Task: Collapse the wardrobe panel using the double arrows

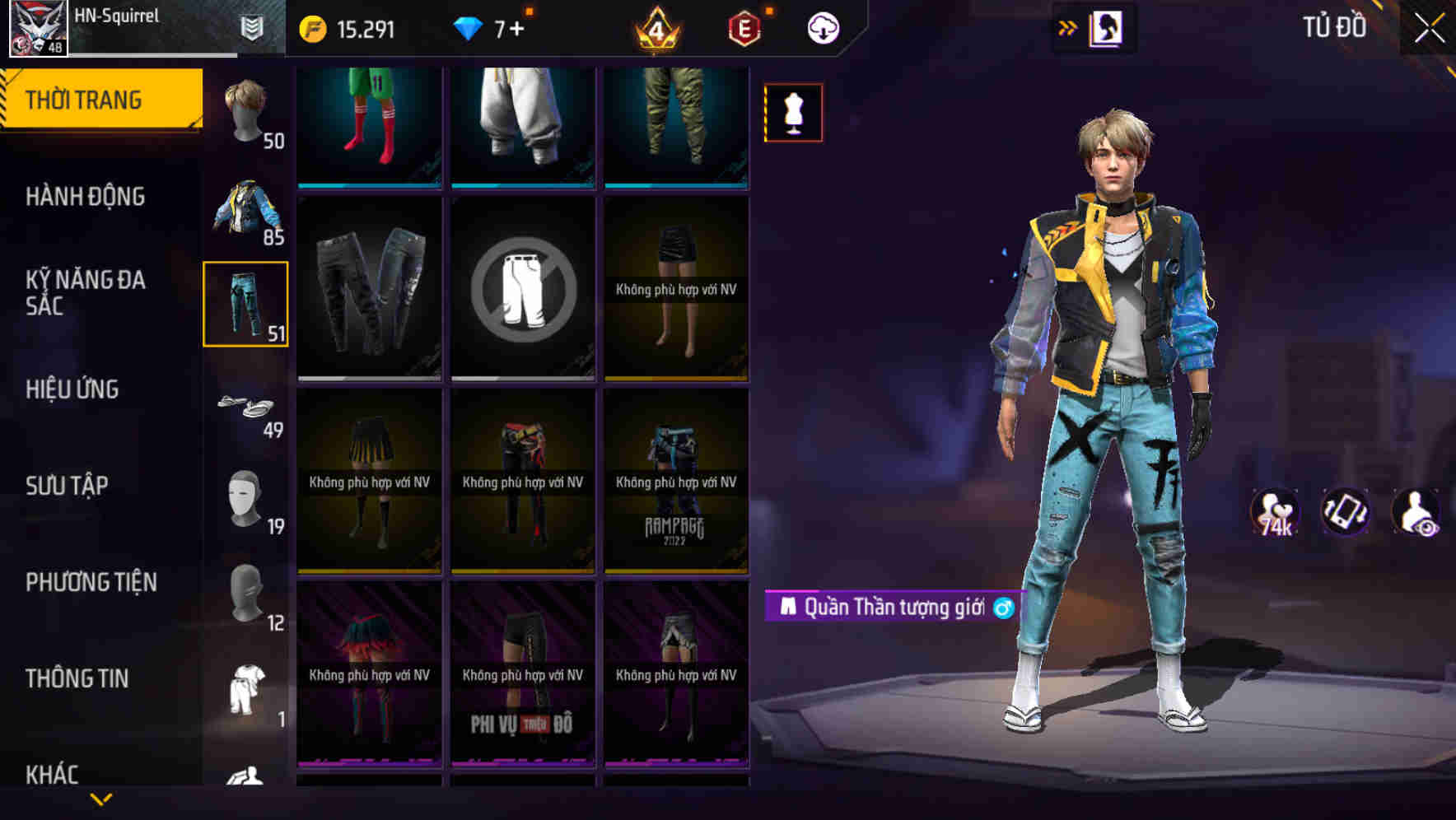Action: [x=1070, y=27]
